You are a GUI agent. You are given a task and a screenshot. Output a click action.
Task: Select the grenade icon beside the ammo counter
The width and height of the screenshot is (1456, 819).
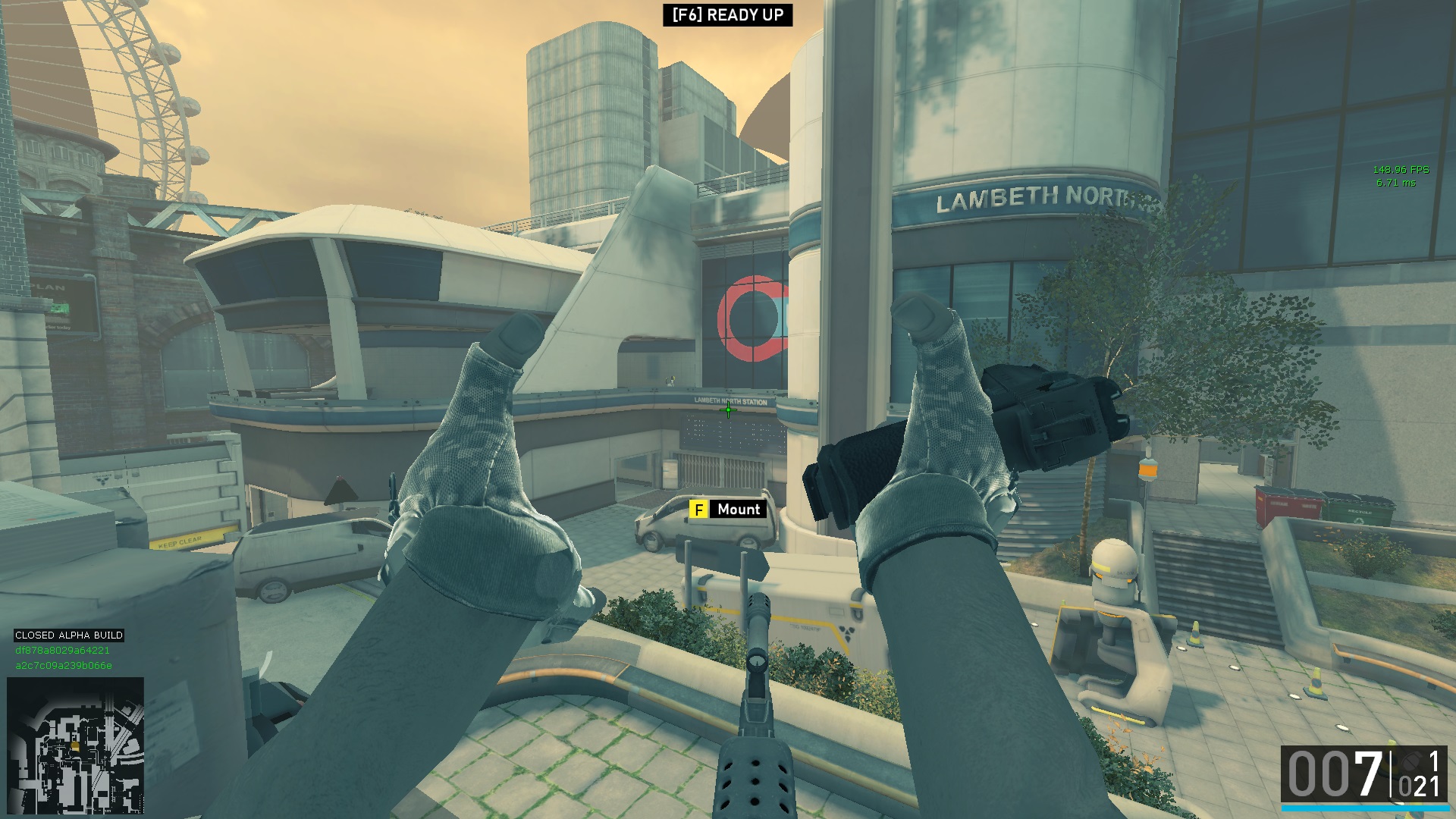[x=1410, y=761]
